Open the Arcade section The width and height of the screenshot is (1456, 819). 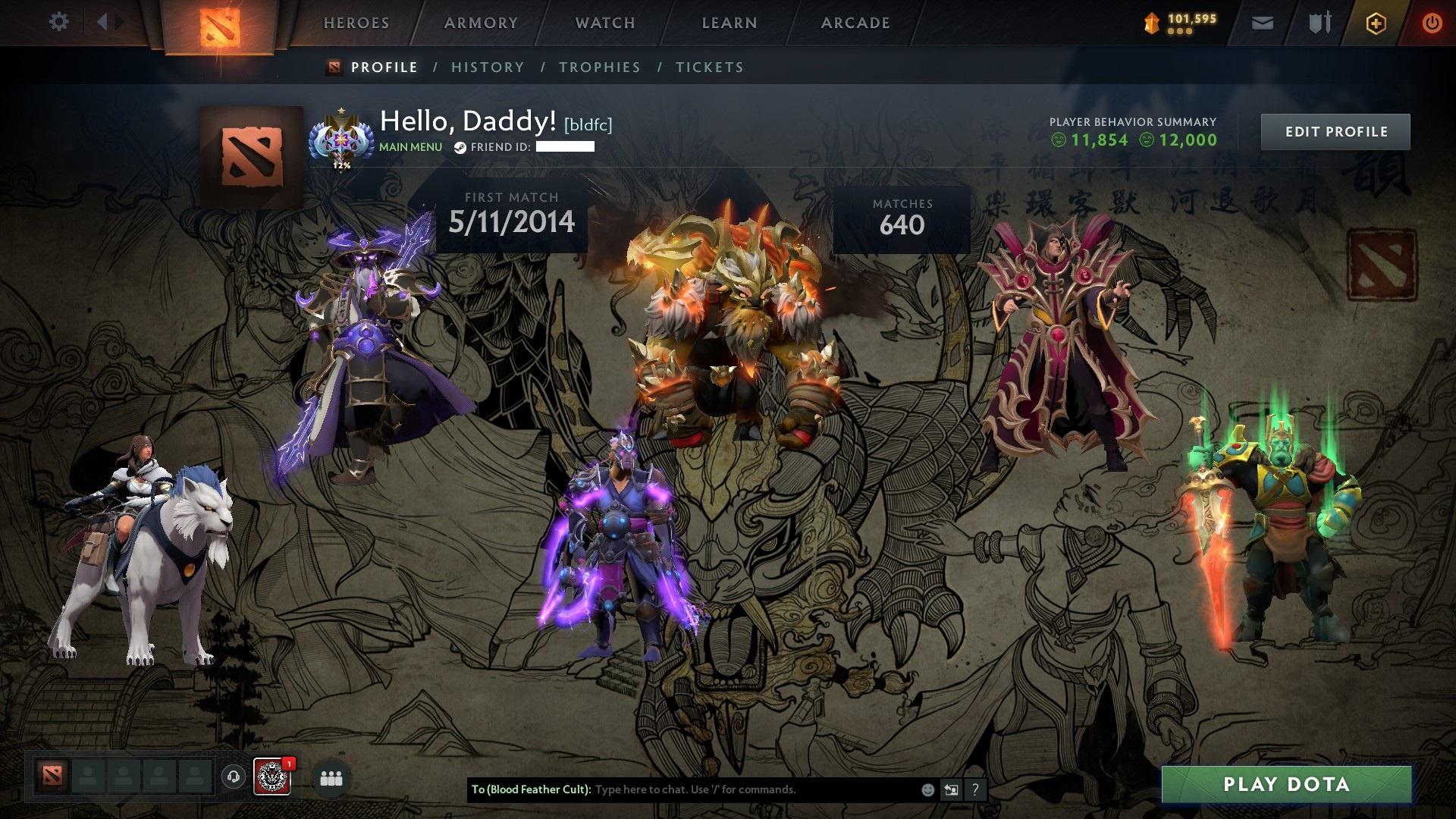(855, 23)
